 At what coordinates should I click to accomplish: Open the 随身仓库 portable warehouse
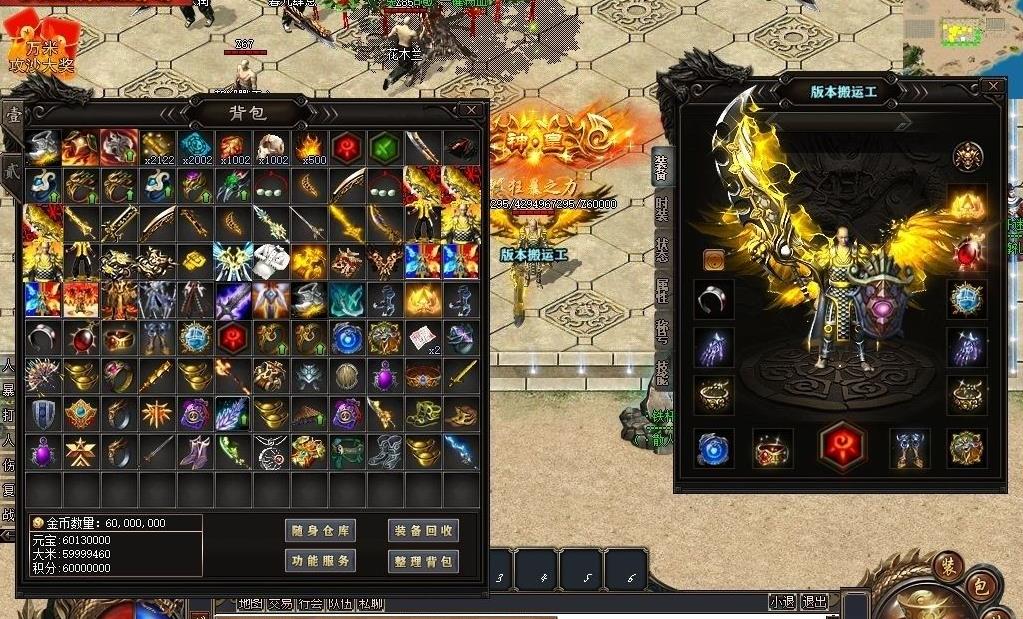[320, 531]
